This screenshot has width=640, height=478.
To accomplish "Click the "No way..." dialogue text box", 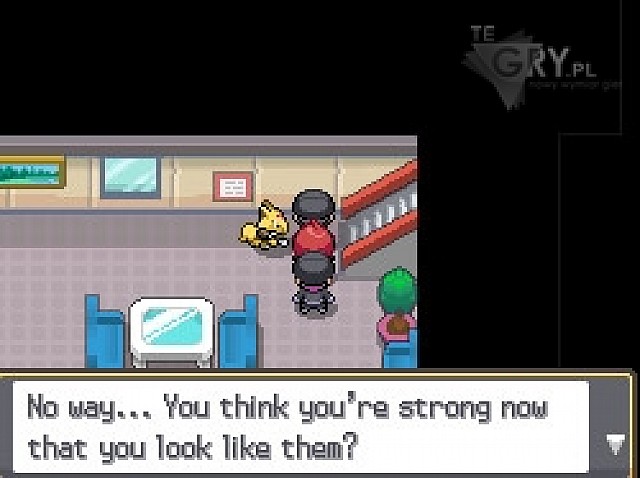I will (300, 425).
